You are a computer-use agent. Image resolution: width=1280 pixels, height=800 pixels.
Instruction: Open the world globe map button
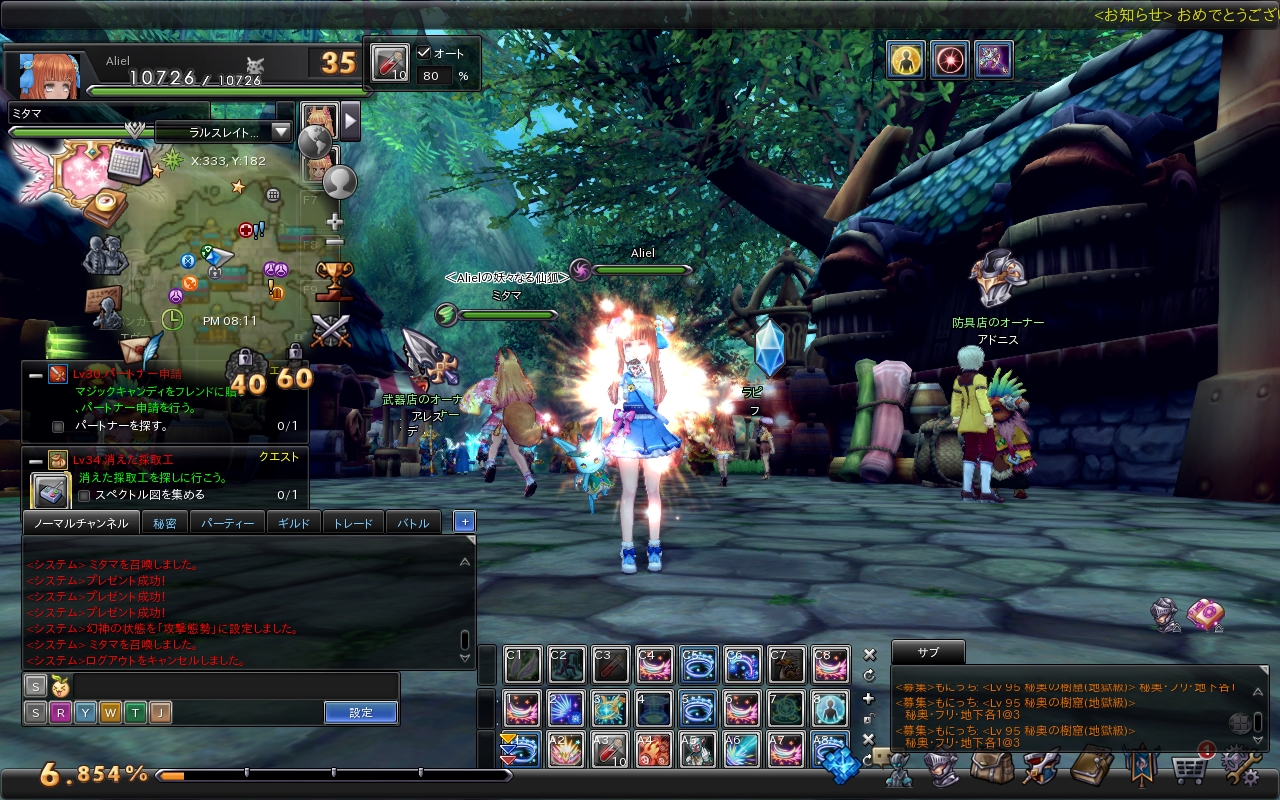(x=315, y=142)
